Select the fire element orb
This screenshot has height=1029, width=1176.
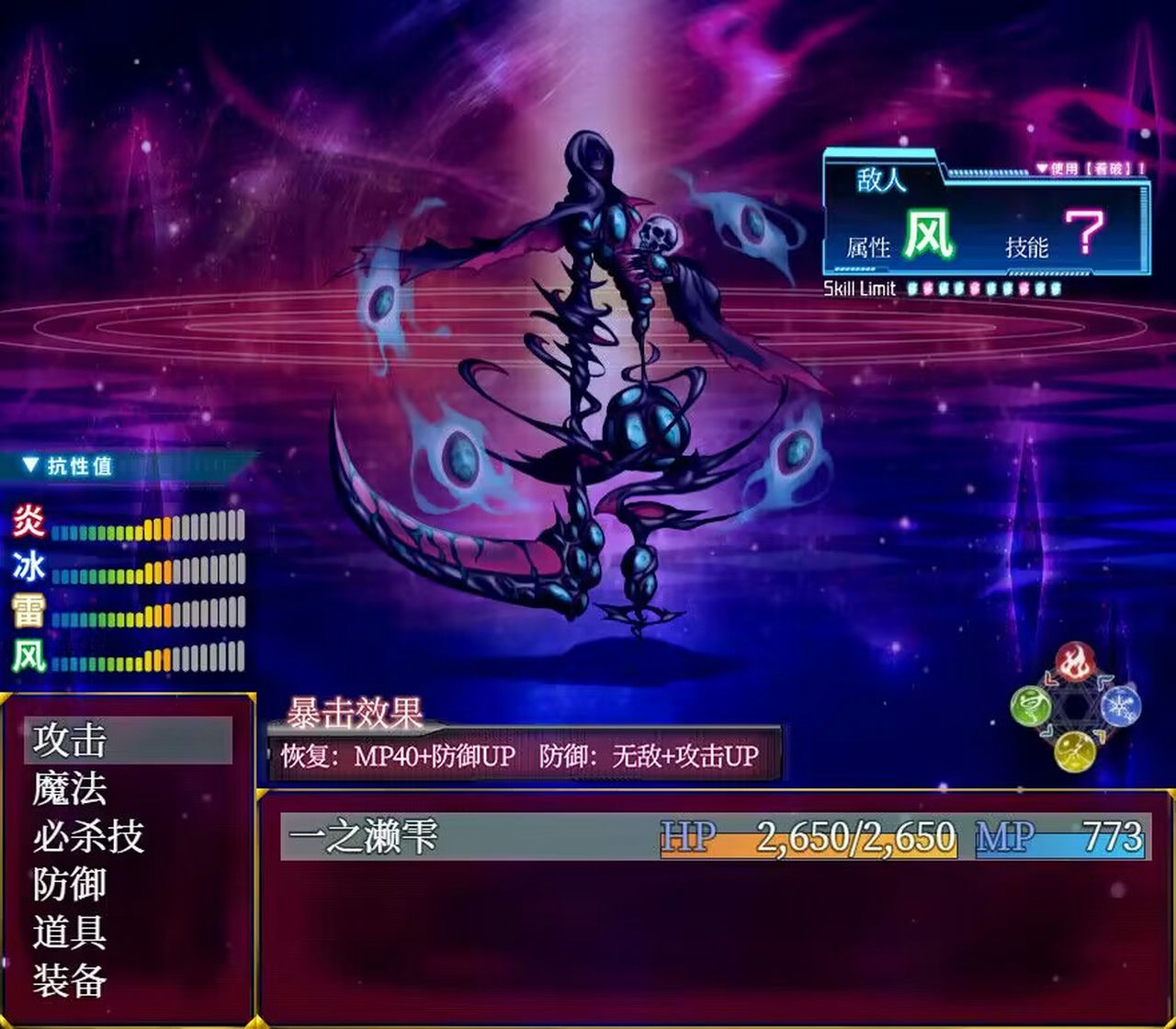1075,660
